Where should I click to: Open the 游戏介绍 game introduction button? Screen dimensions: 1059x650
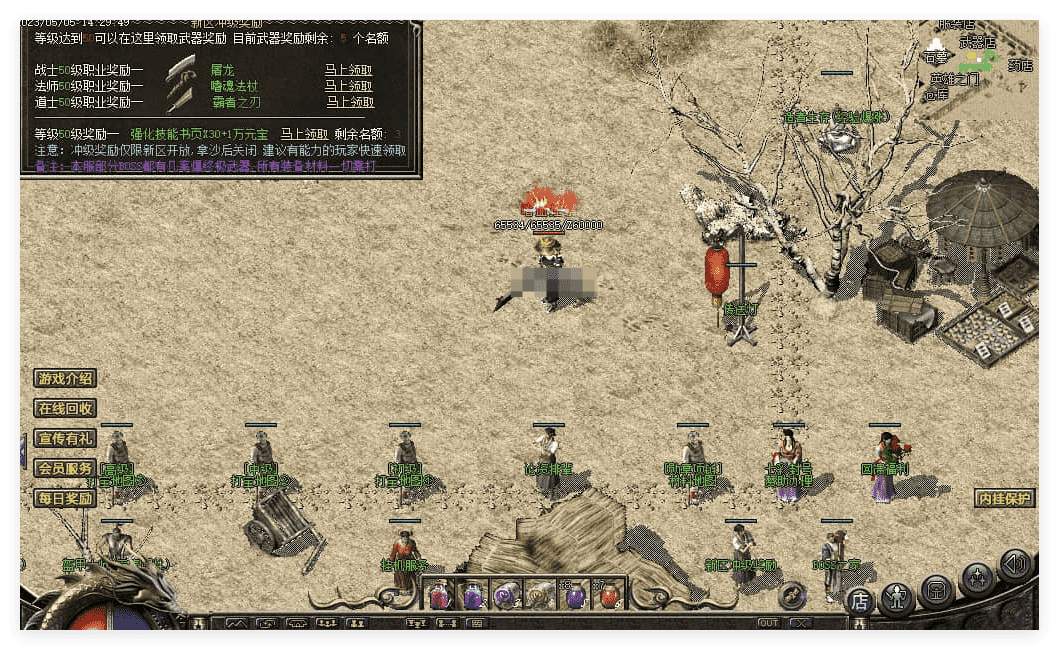point(66,379)
